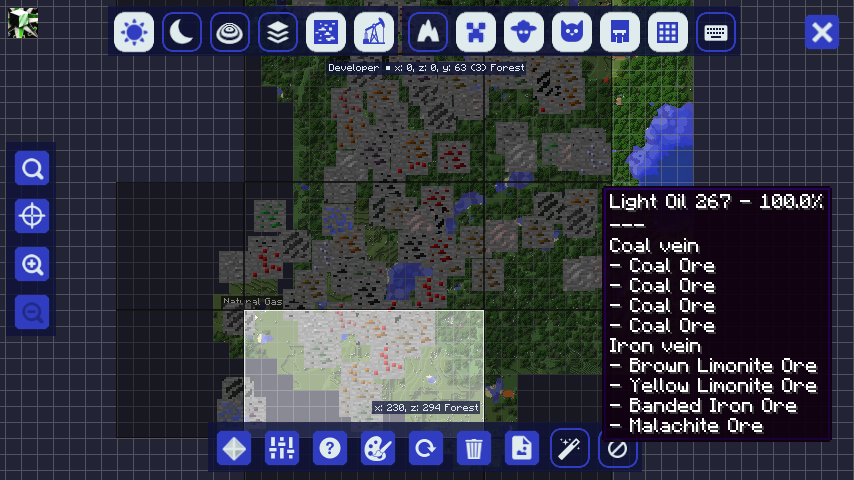
Task: Toggle the sheep animal display
Action: [x=524, y=33]
